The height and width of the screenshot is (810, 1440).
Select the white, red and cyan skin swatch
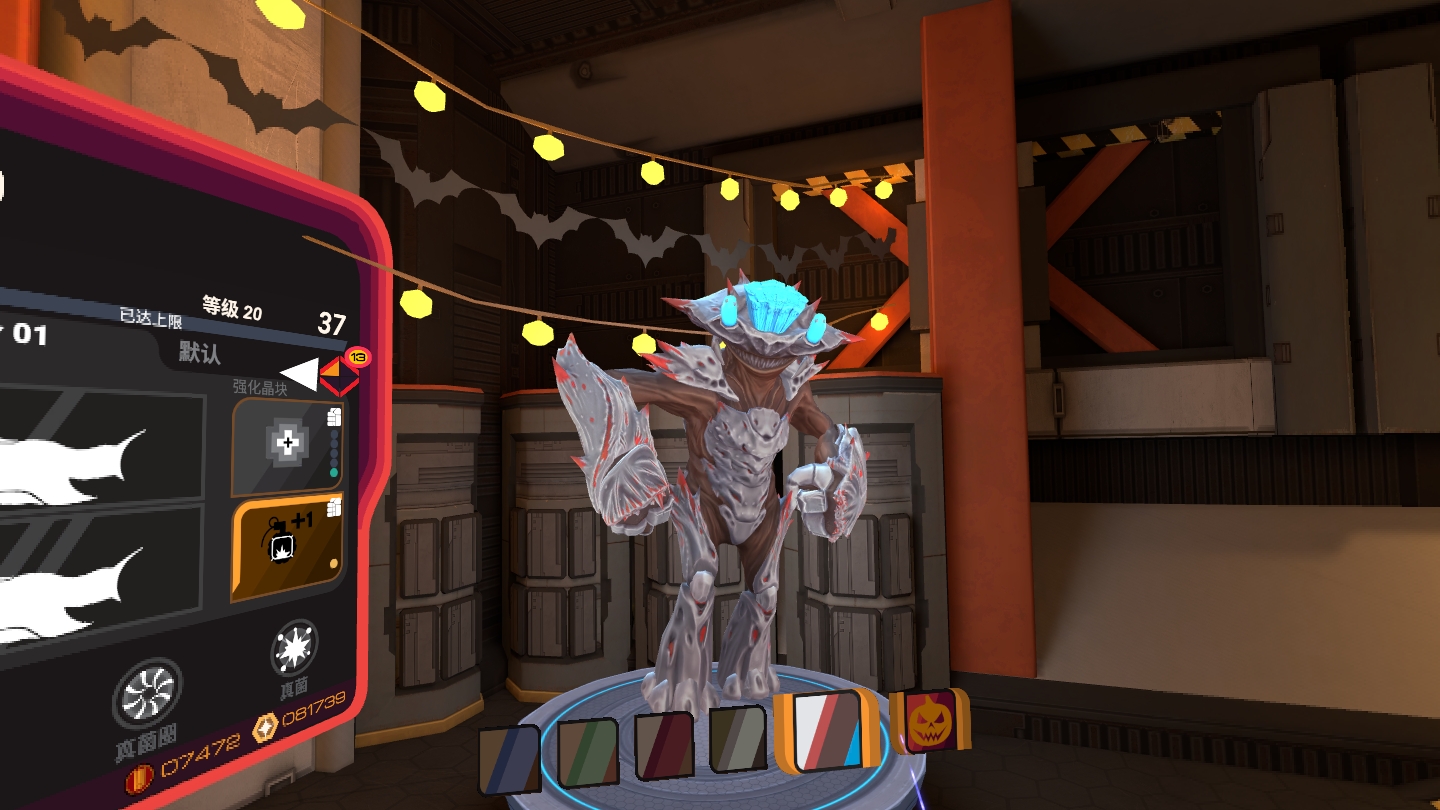826,731
